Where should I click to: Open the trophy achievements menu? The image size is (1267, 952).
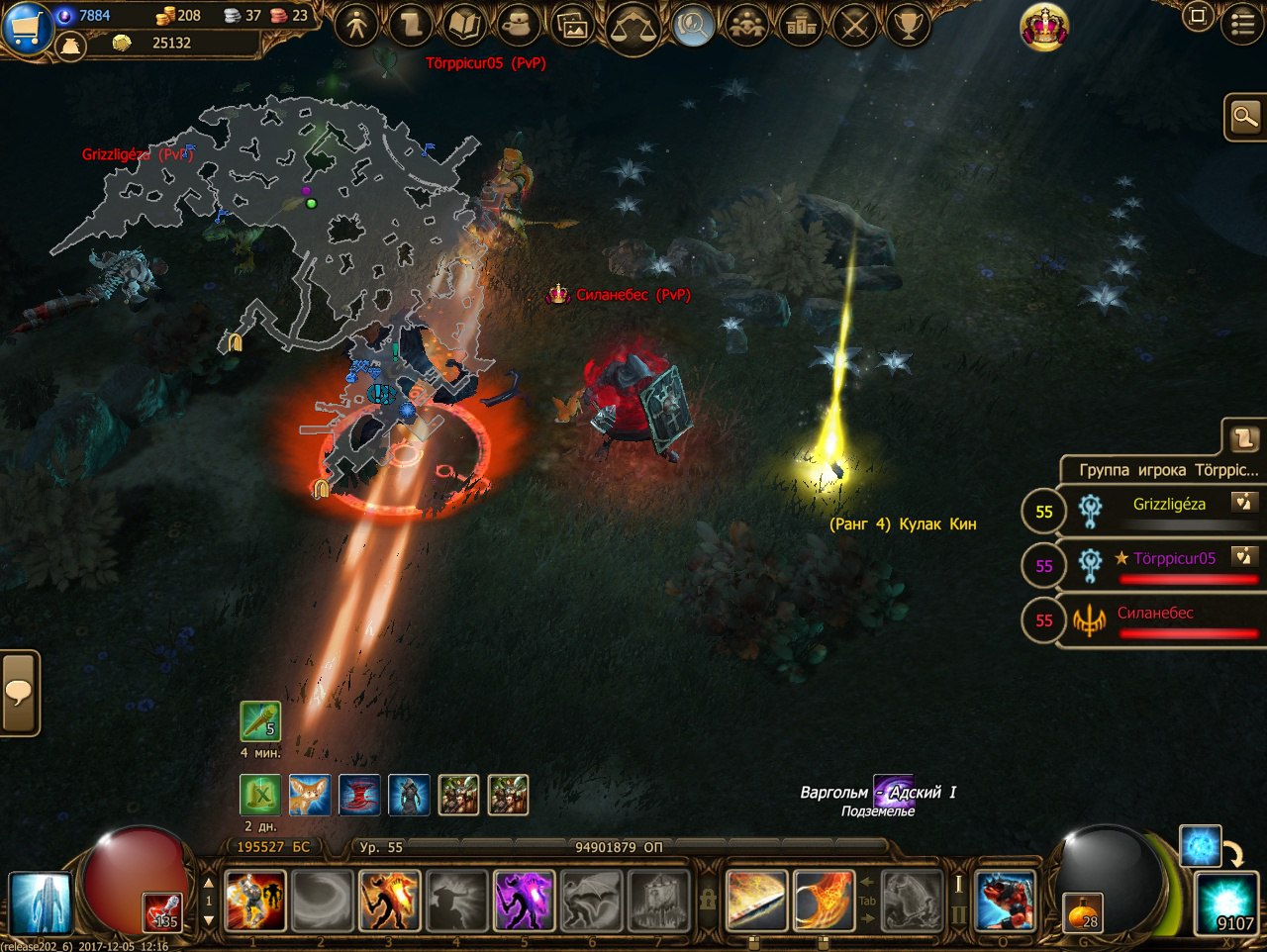(908, 25)
